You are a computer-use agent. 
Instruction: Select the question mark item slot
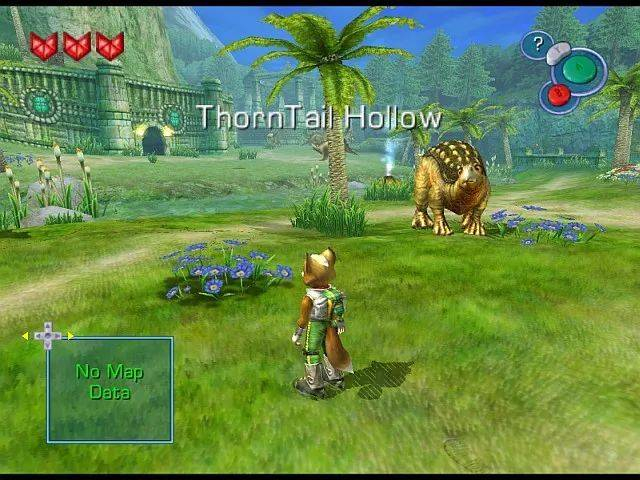[537, 44]
